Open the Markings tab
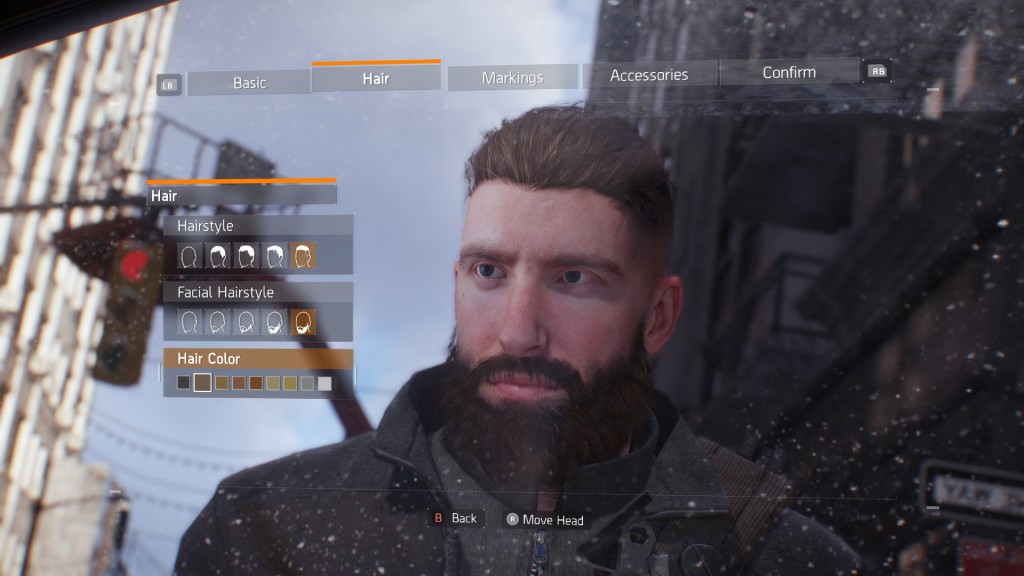The image size is (1024, 576). coord(512,77)
